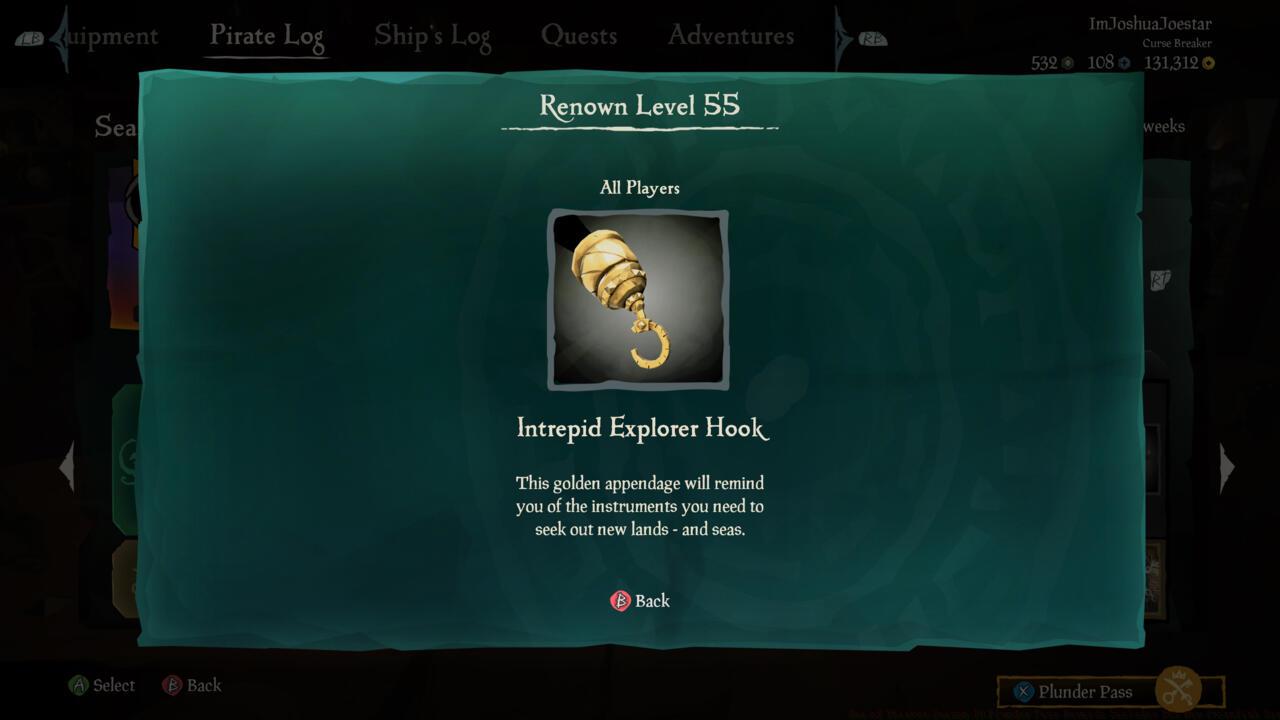Switch to the Pirate Log tab
1280x720 pixels.
click(x=266, y=34)
